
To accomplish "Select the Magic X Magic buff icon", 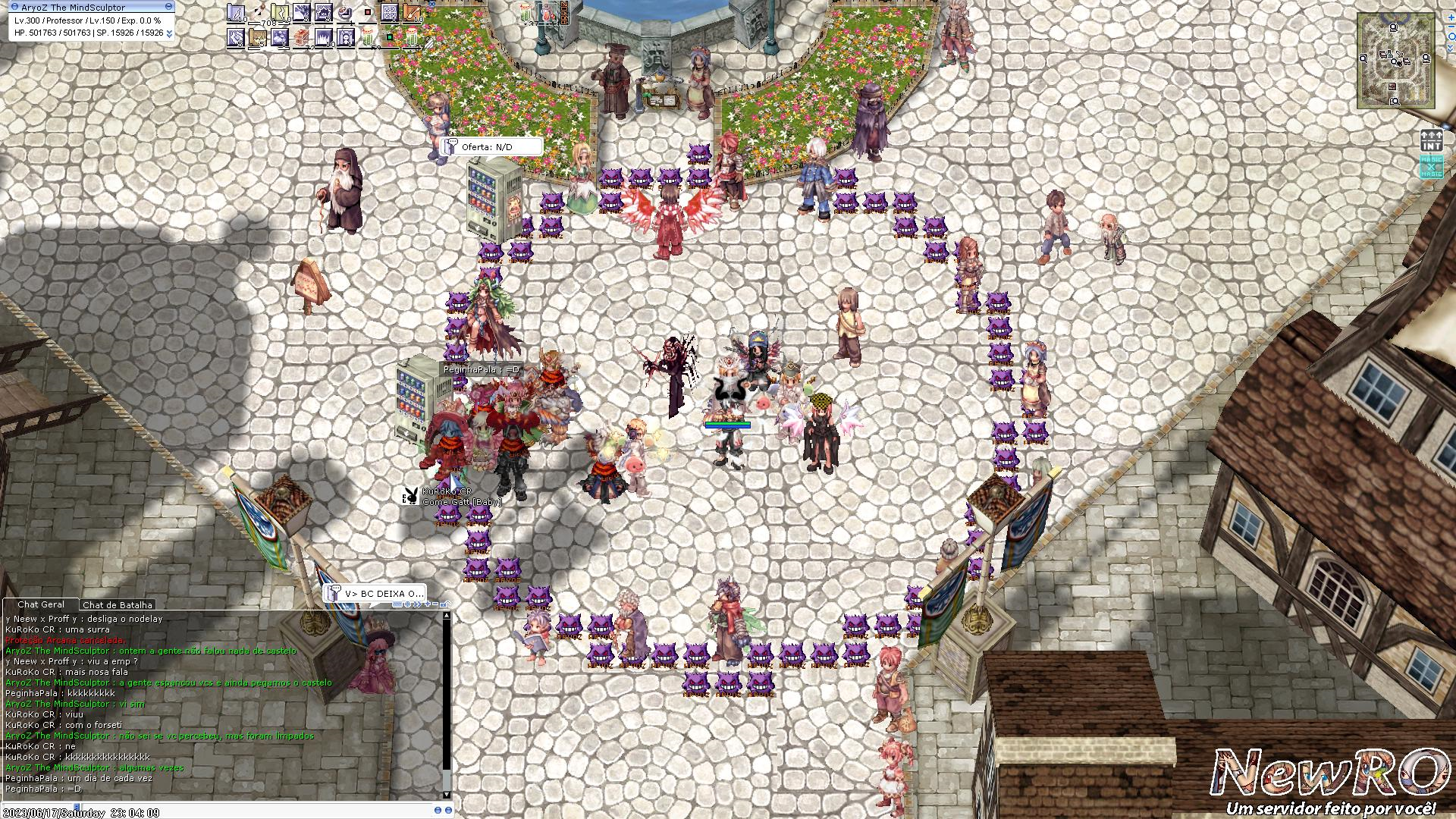I will 1431,166.
